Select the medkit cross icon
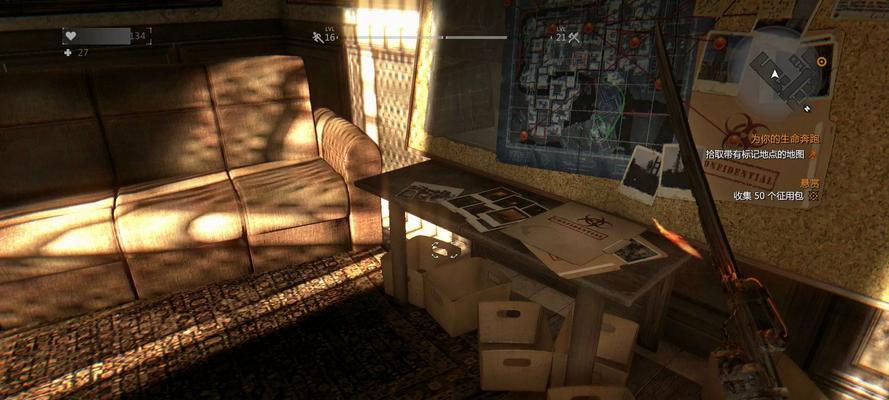Image resolution: width=889 pixels, height=400 pixels. tap(67, 52)
